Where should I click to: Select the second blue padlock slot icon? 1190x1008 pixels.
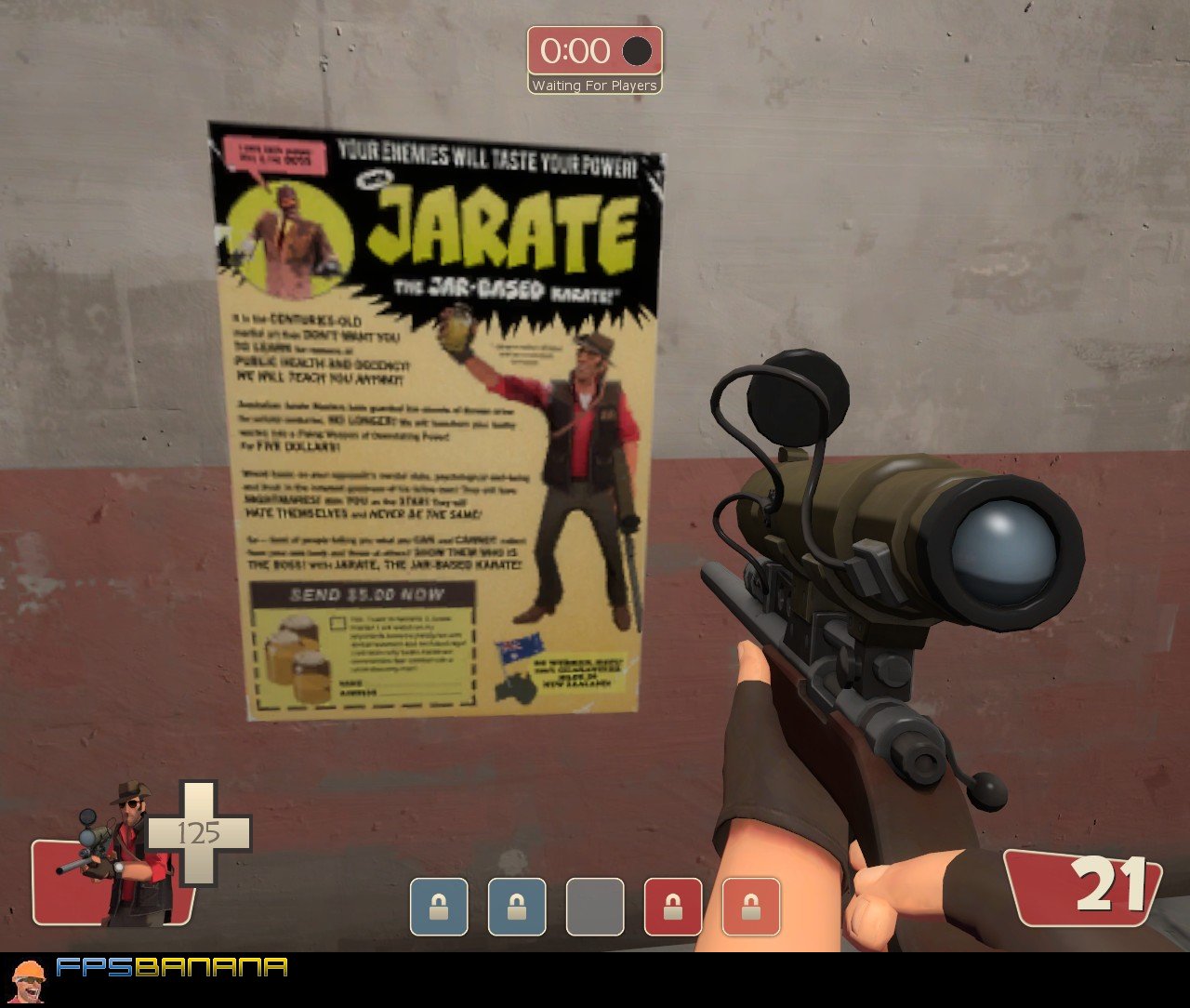[x=518, y=907]
